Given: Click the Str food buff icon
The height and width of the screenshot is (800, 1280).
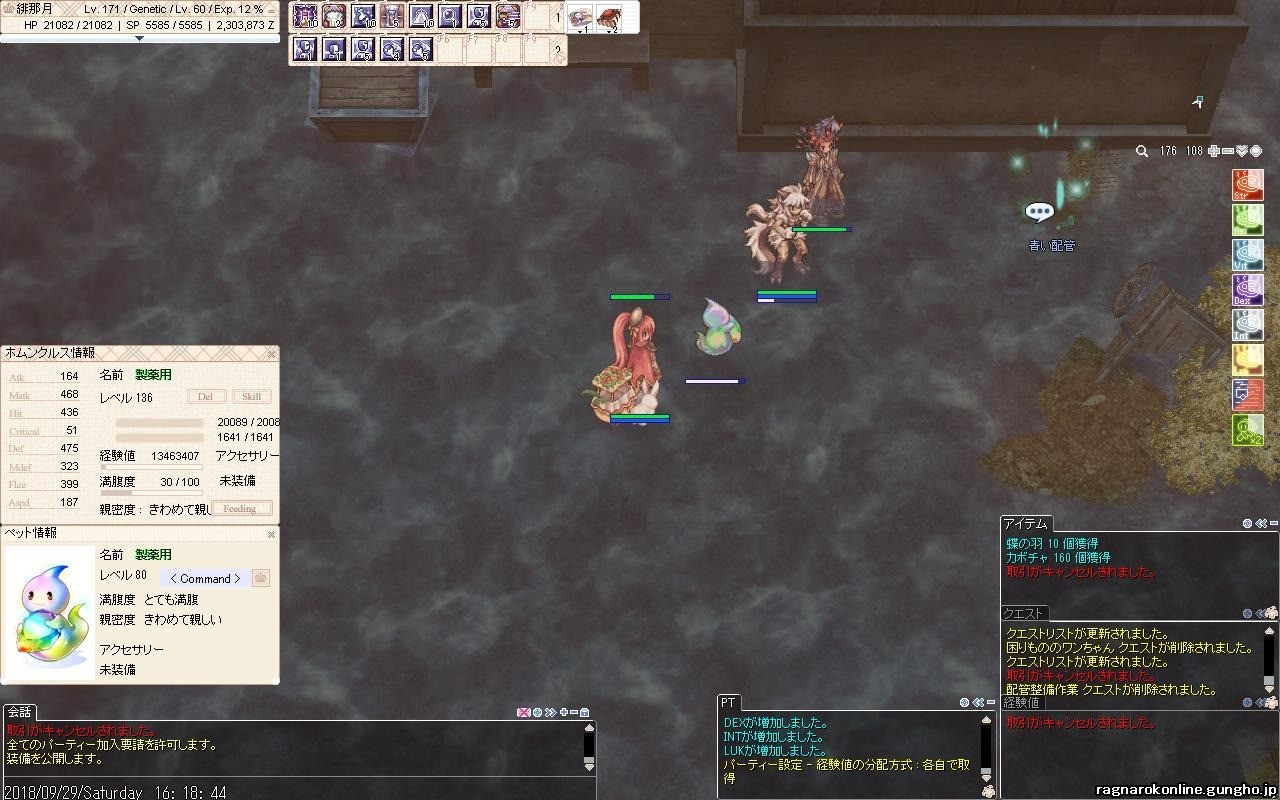Looking at the screenshot, I should pyautogui.click(x=1247, y=186).
